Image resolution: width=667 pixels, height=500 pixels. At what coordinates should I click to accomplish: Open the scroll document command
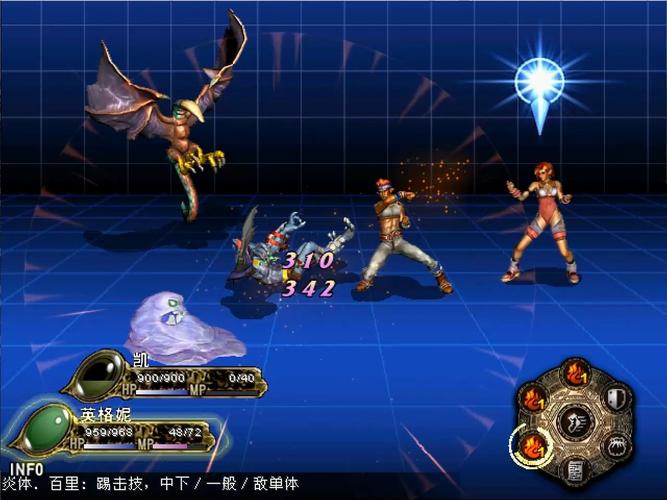pos(575,469)
